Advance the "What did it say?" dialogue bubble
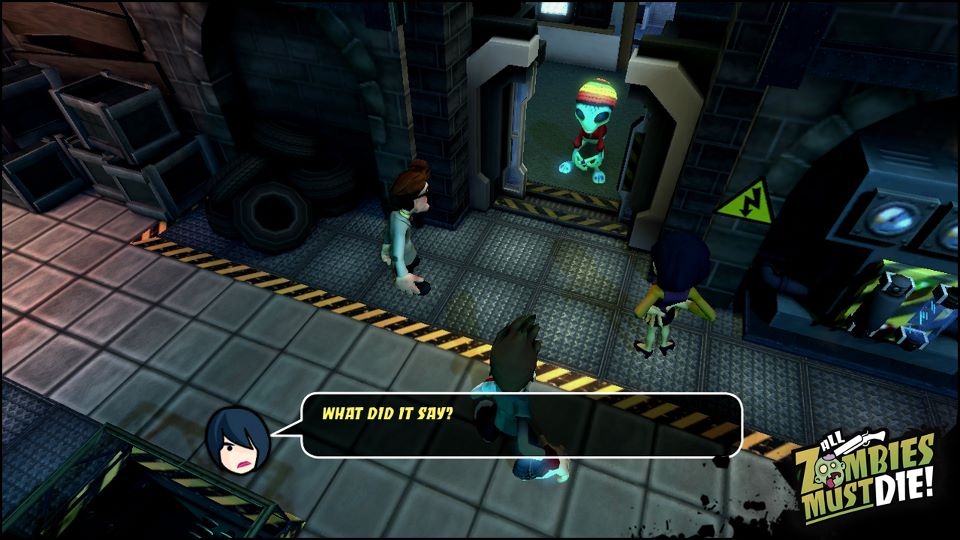The image size is (960, 540). 520,425
